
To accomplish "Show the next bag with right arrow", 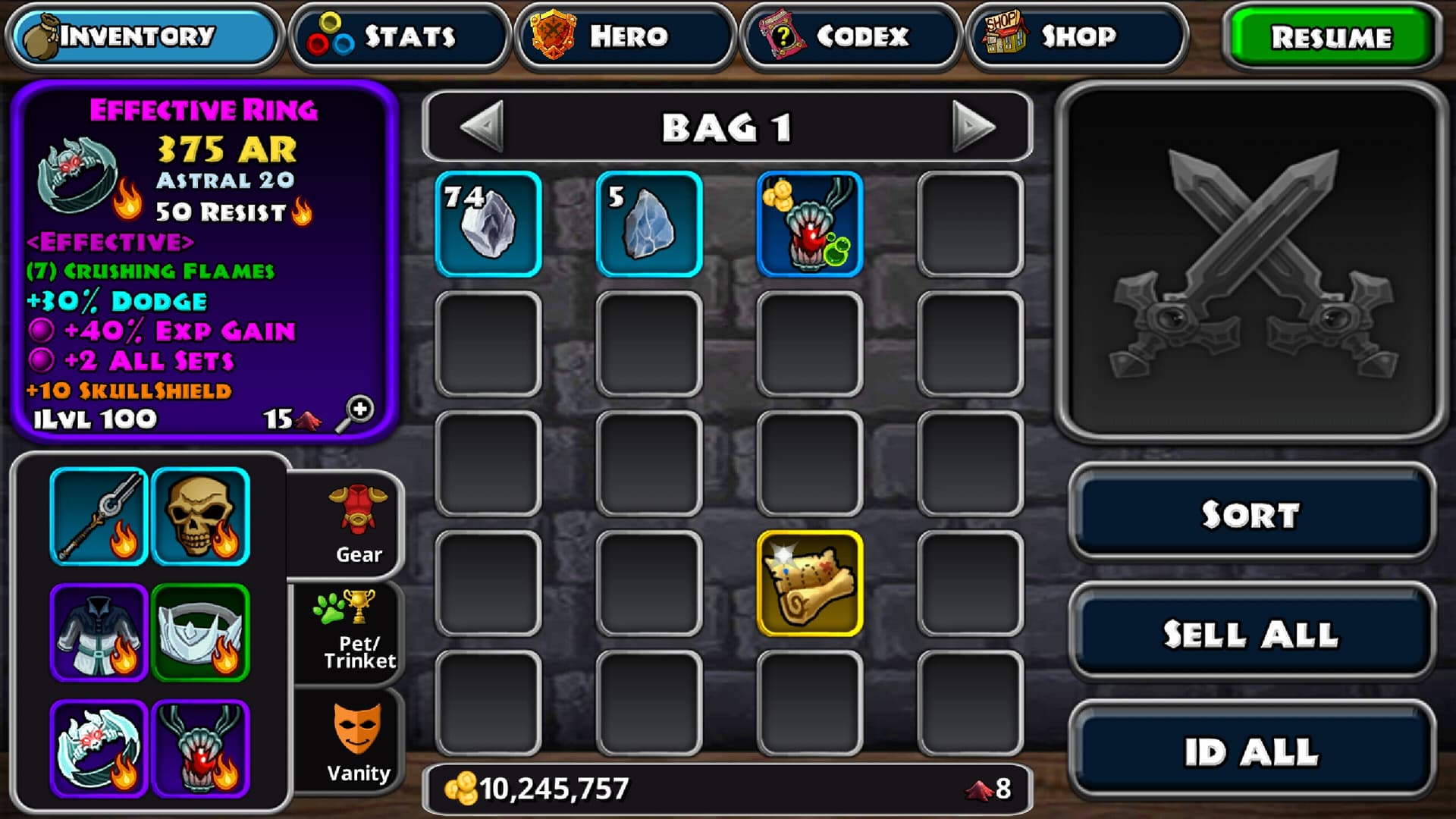I will pos(973,126).
